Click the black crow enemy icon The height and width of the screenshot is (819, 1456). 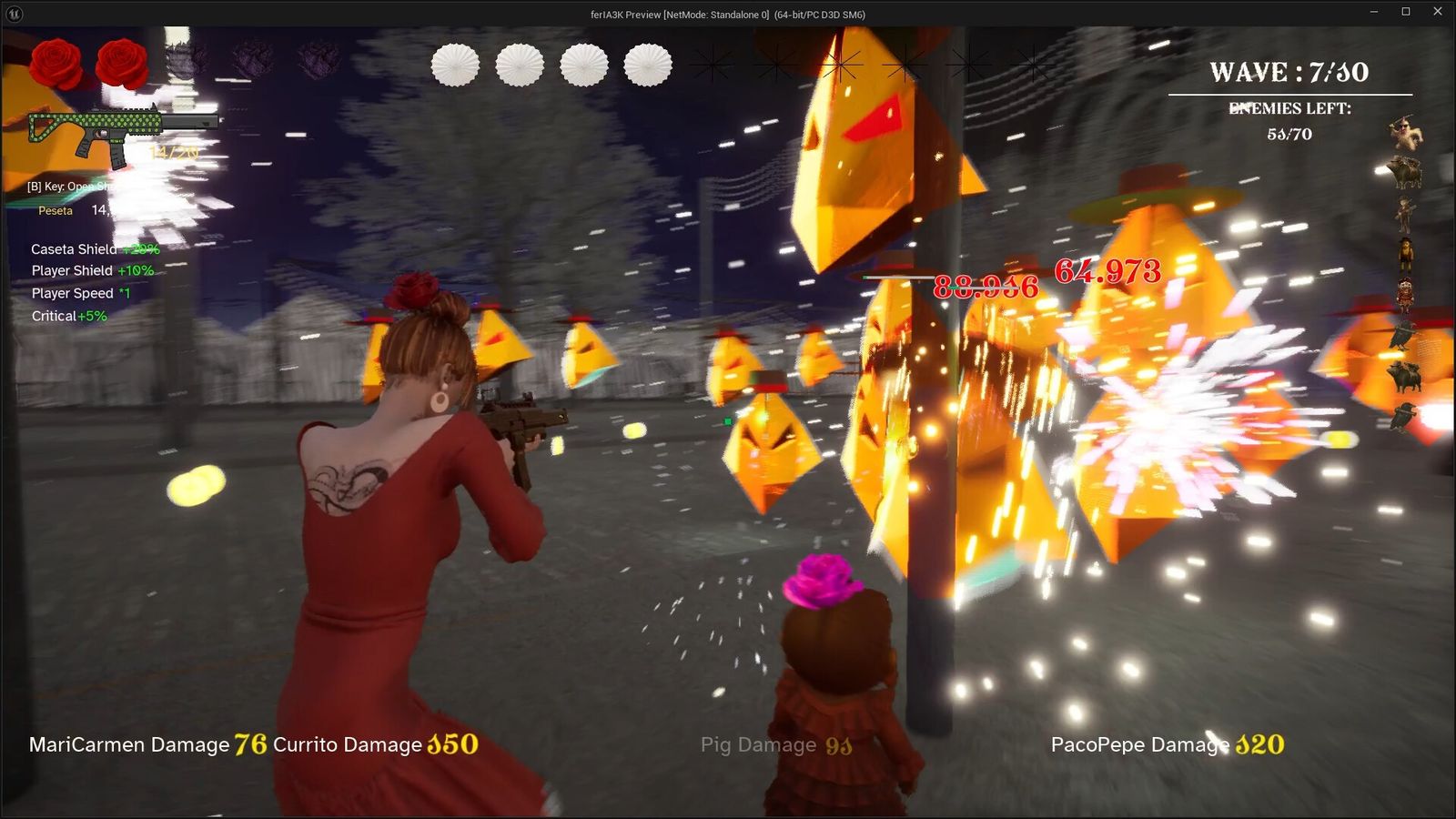[x=1402, y=335]
